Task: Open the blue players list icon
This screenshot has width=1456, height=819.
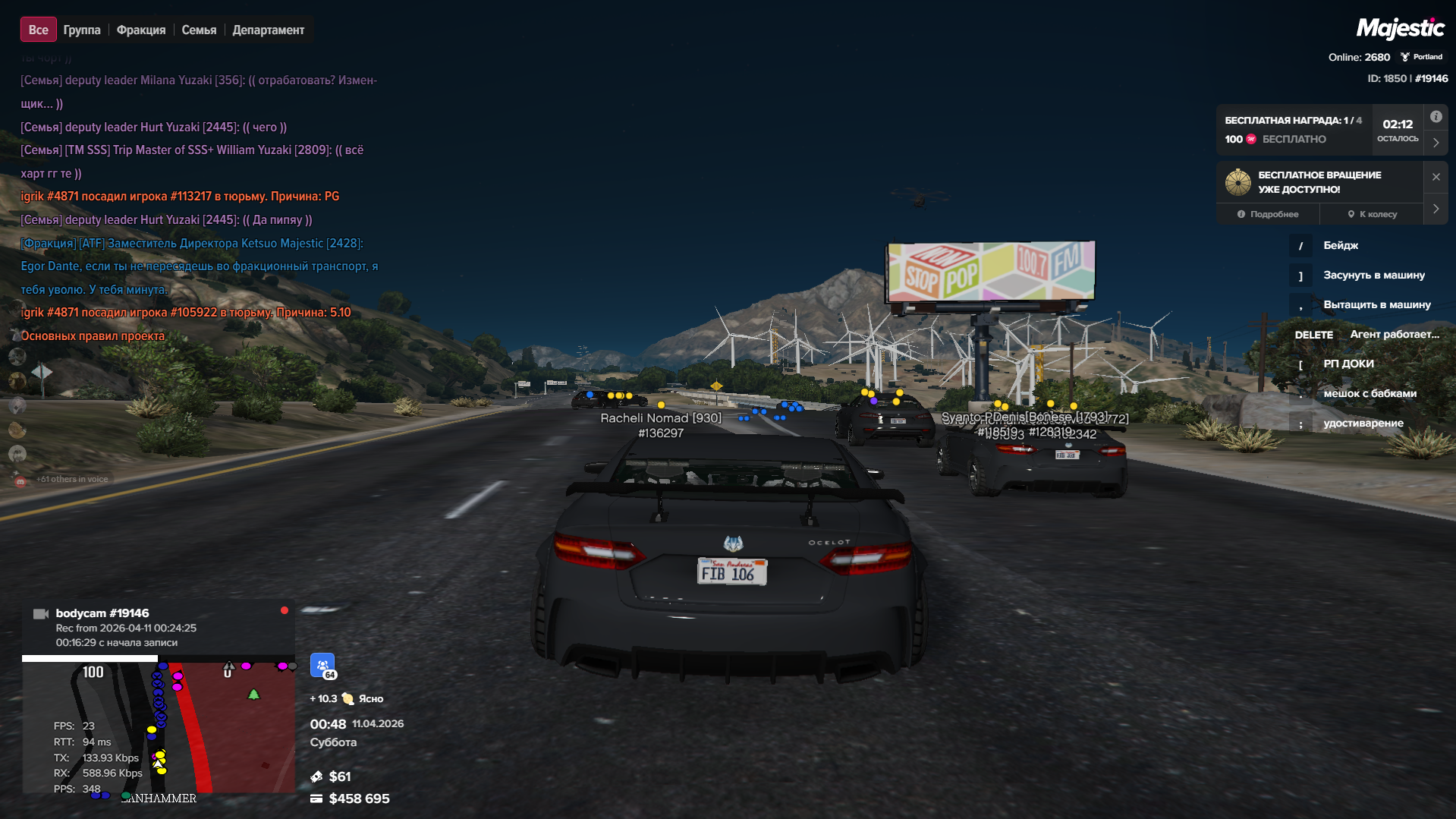Action: tap(322, 666)
